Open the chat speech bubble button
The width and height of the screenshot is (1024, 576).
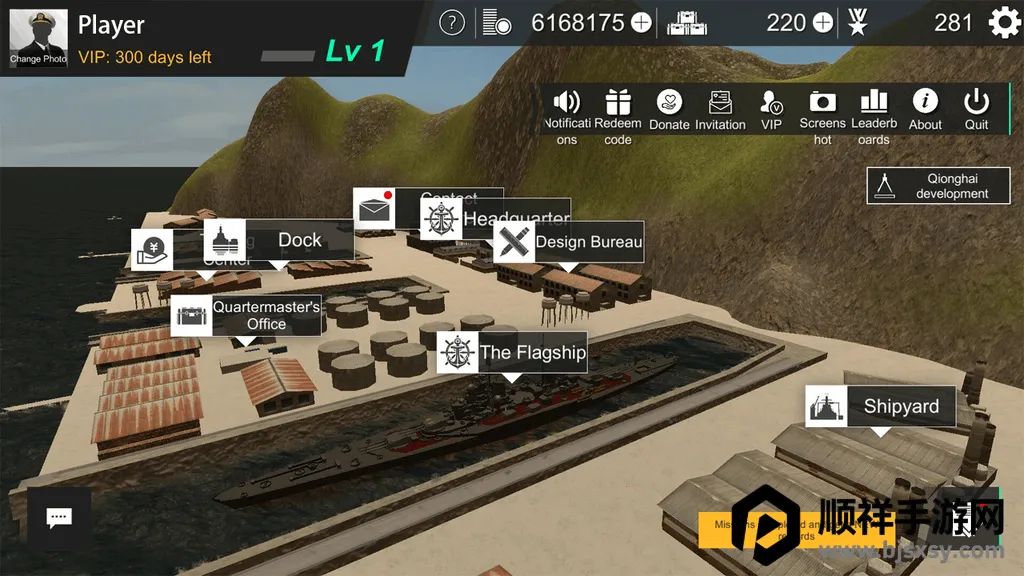pyautogui.click(x=59, y=517)
